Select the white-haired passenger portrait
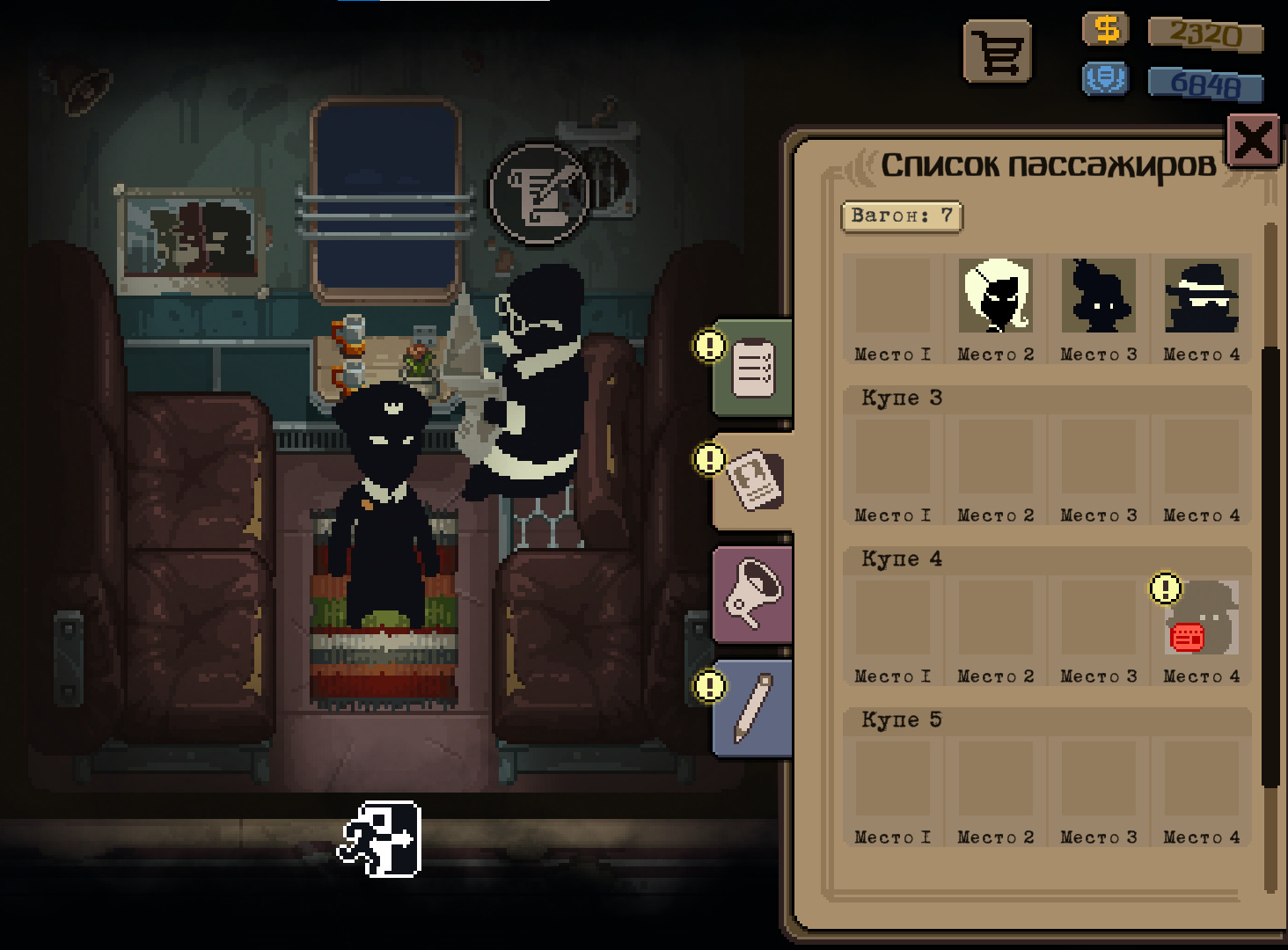 995,296
